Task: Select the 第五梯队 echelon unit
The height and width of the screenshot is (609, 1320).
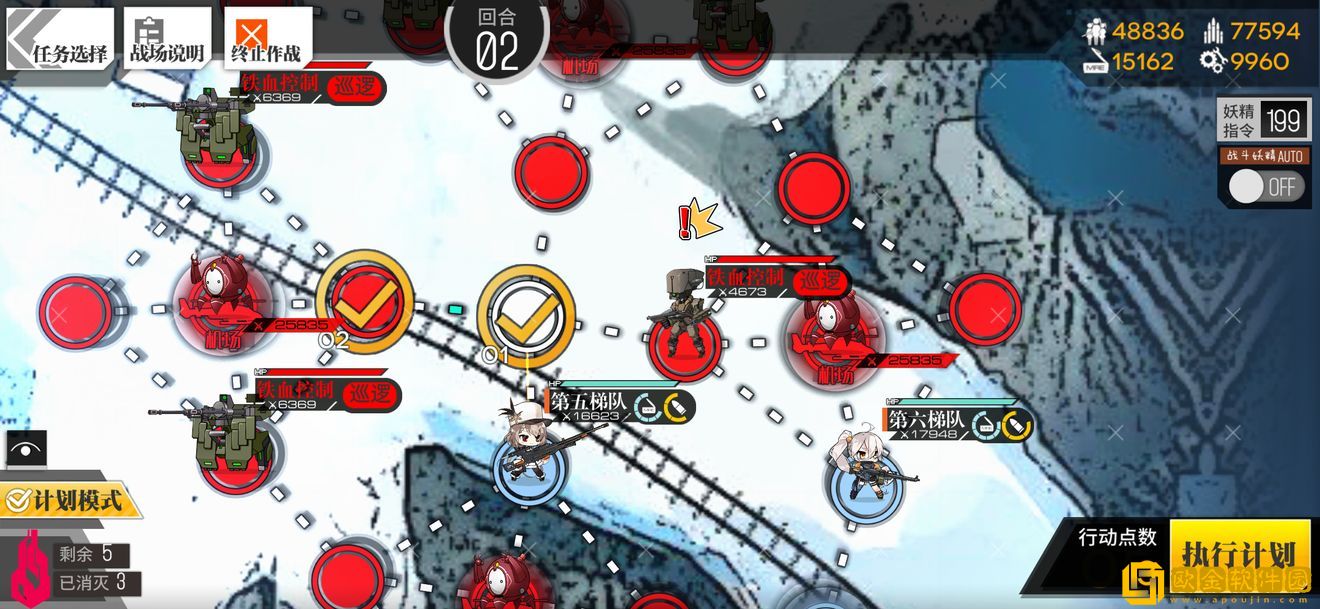Action: (528, 460)
